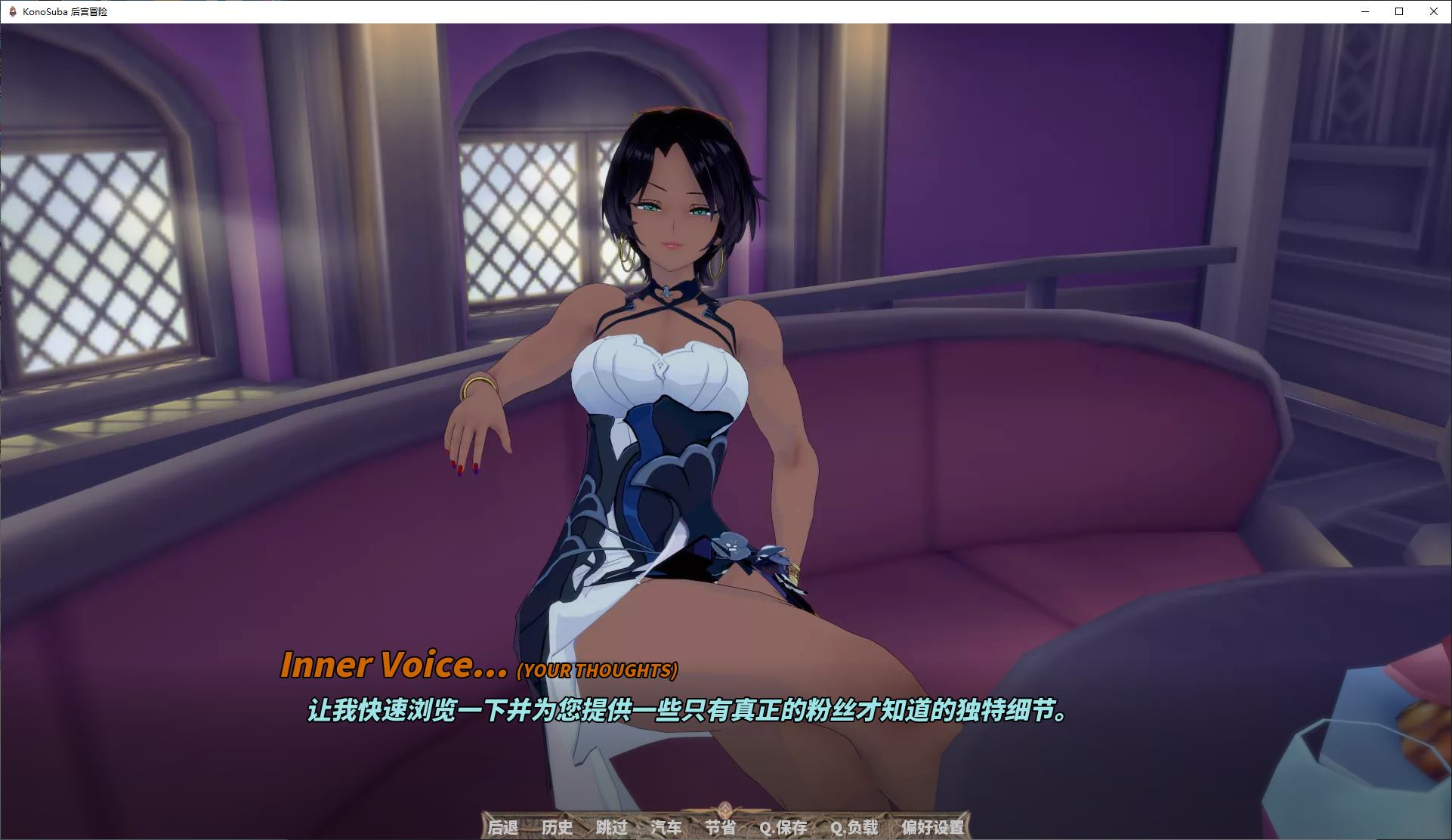Viewport: 1452px width, 840px height.
Task: Open the 节省 save screen
Action: point(720,827)
